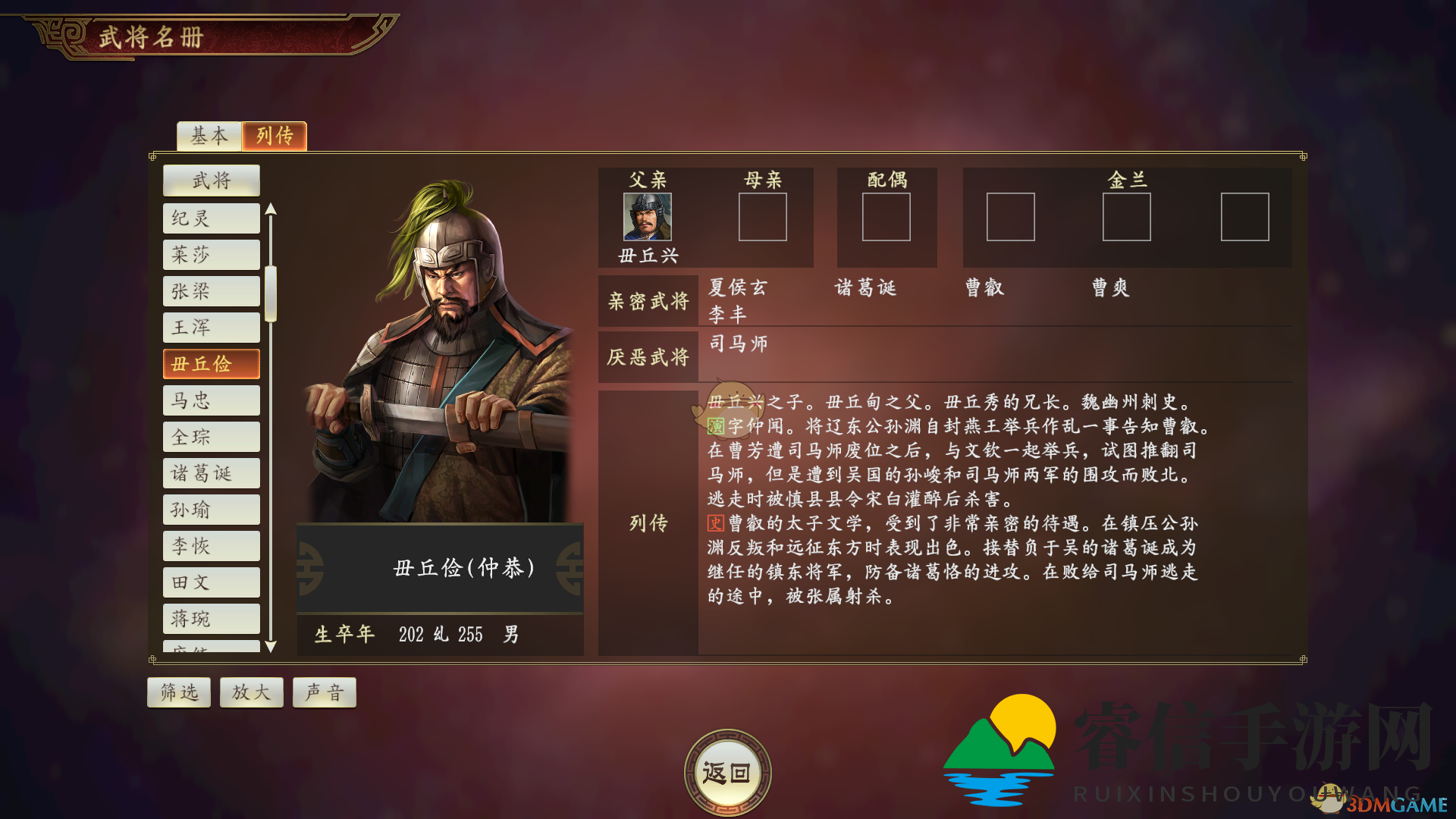This screenshot has height=819, width=1456.
Task: Choose 马忠 in the officer list
Action: [x=212, y=400]
